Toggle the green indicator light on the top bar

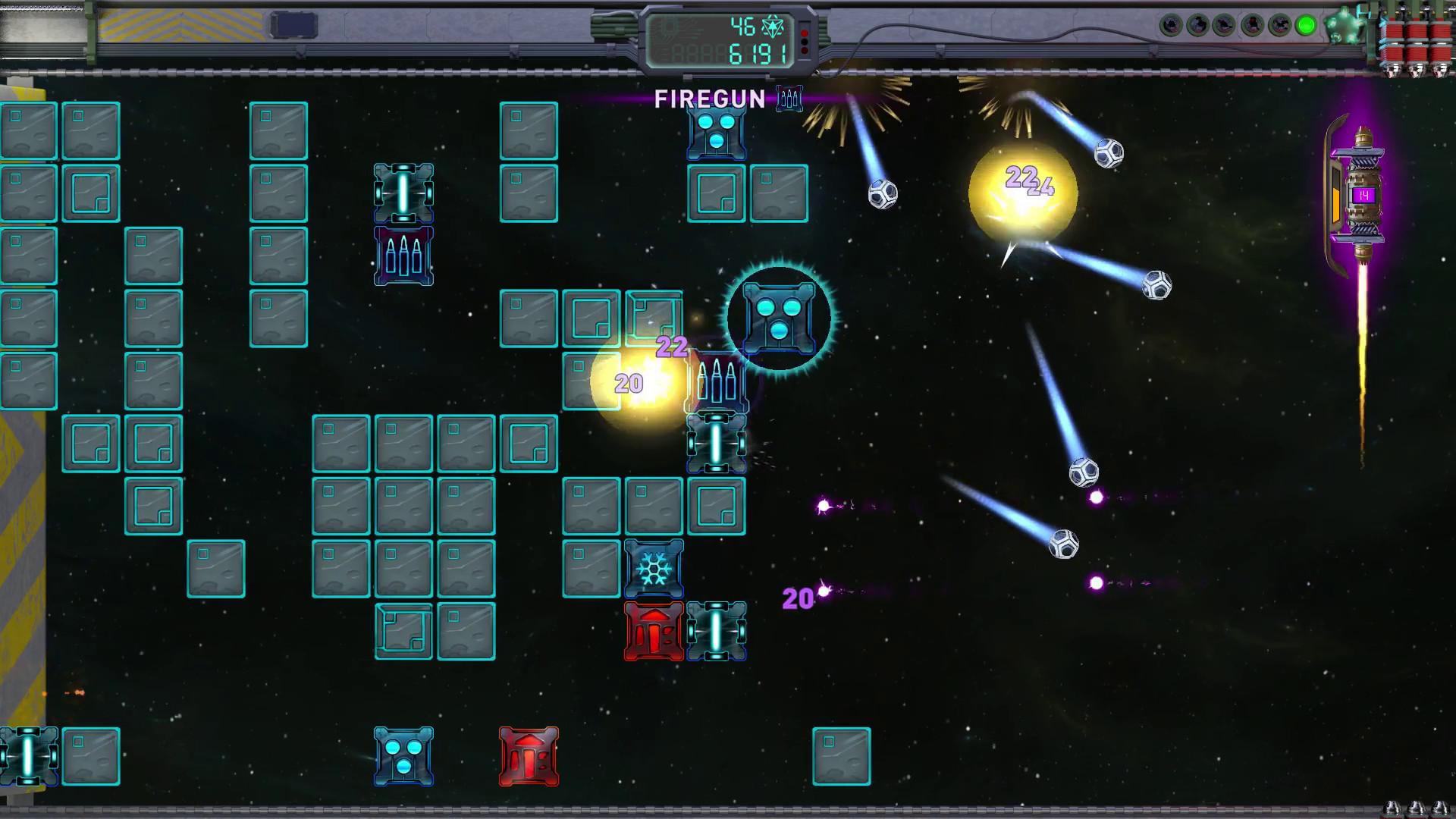point(1305,24)
